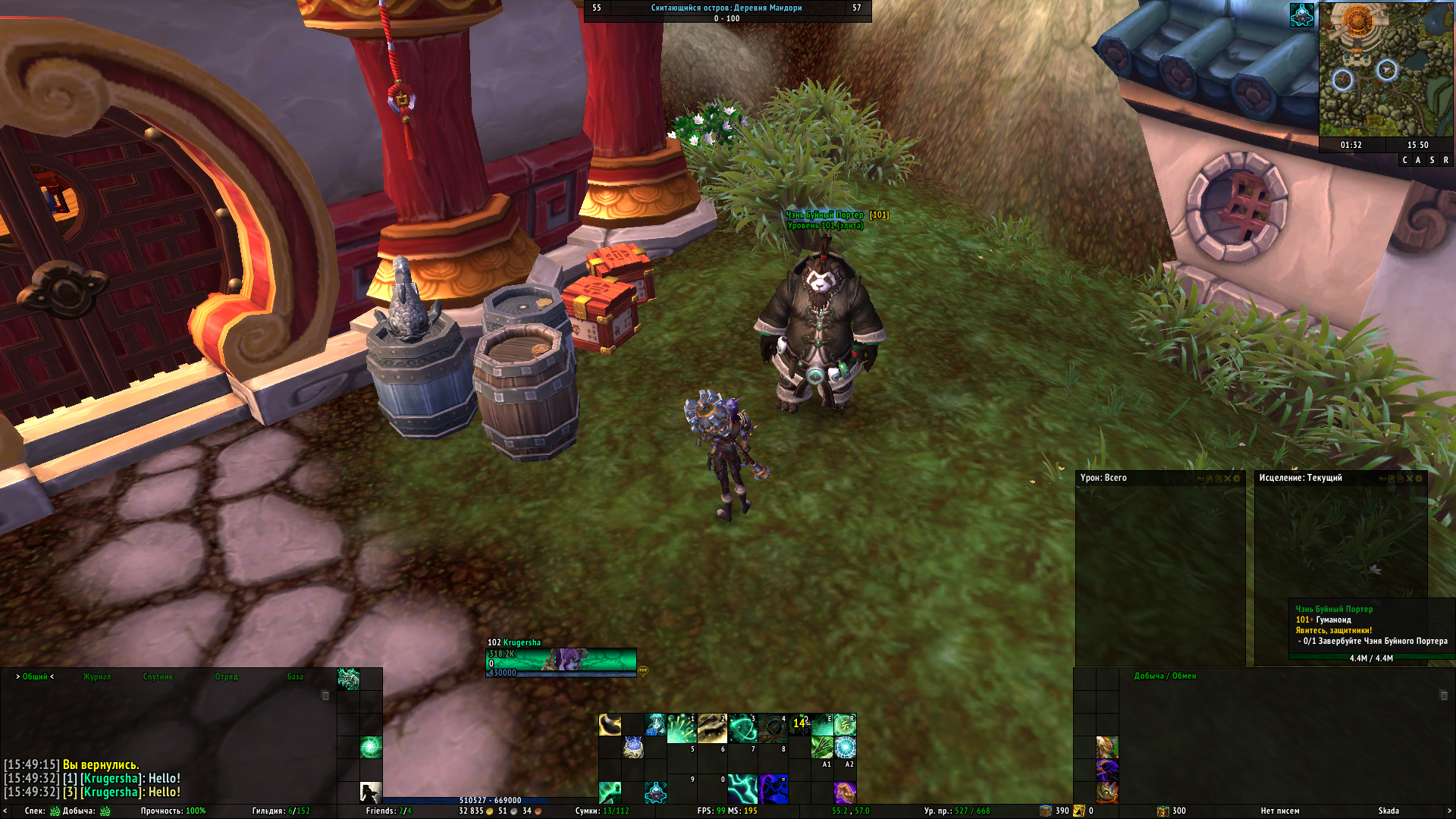Click the R button under the minimap
The height and width of the screenshot is (819, 1456).
pyautogui.click(x=1445, y=160)
